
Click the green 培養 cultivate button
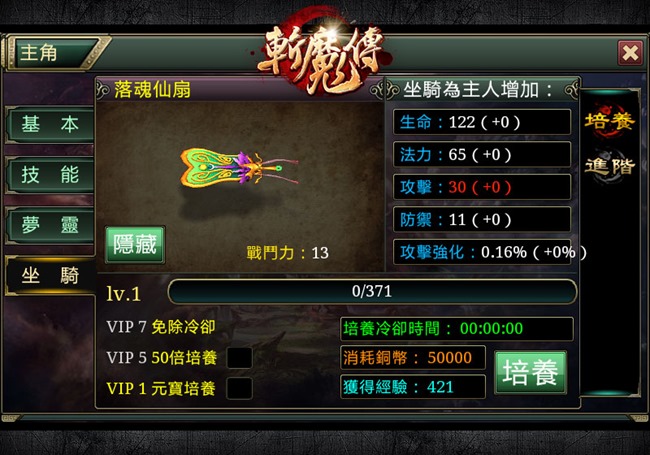(530, 372)
